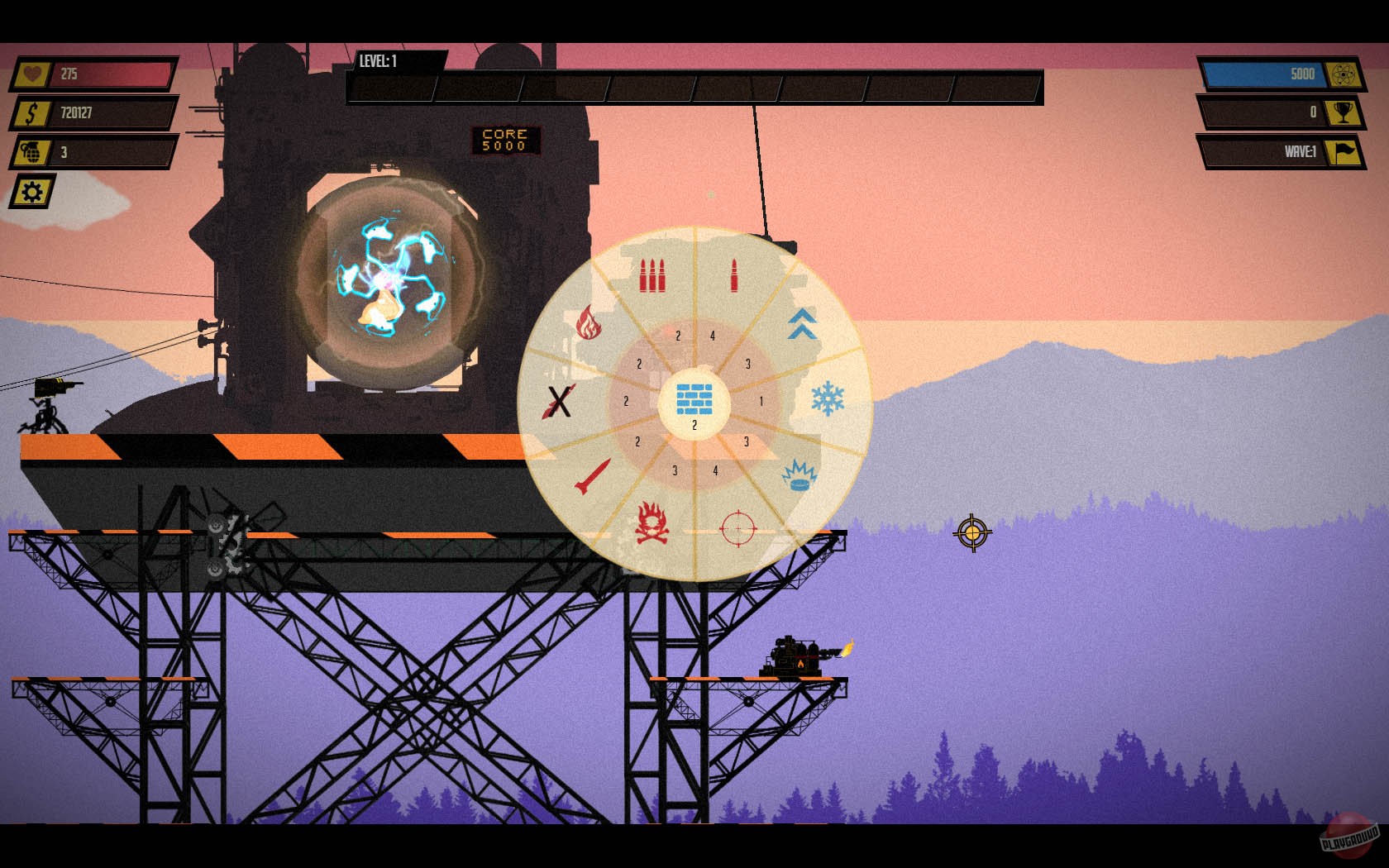Click the money display showing 720127

click(x=91, y=114)
